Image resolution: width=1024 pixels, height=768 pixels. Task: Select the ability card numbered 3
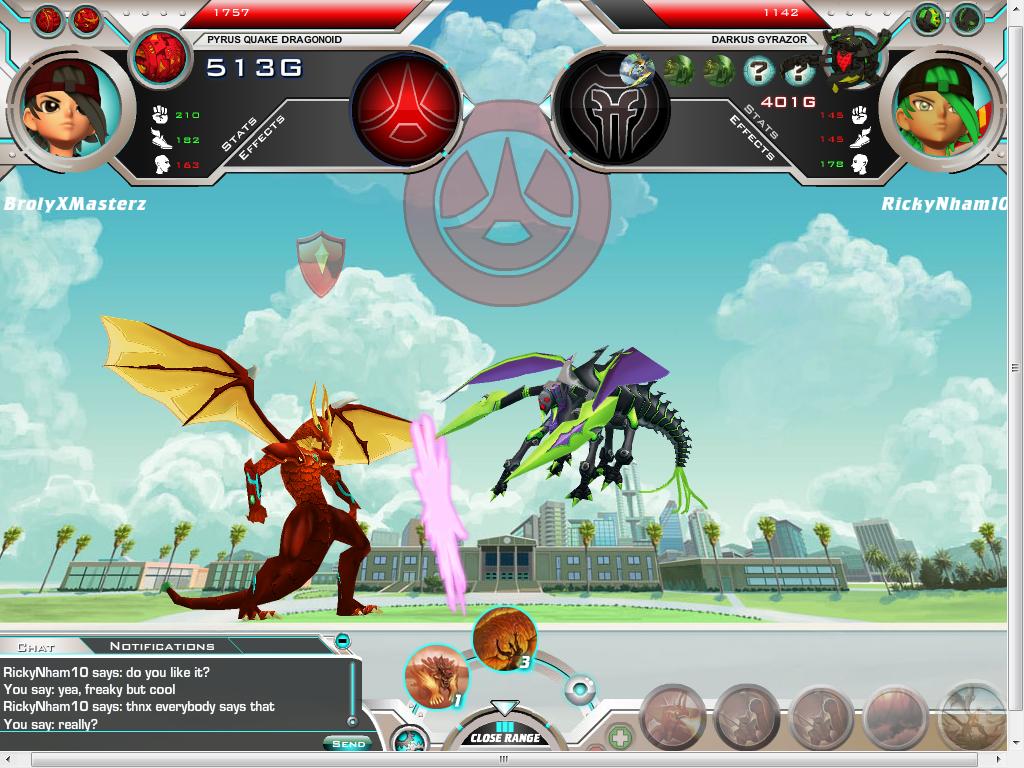(x=504, y=639)
